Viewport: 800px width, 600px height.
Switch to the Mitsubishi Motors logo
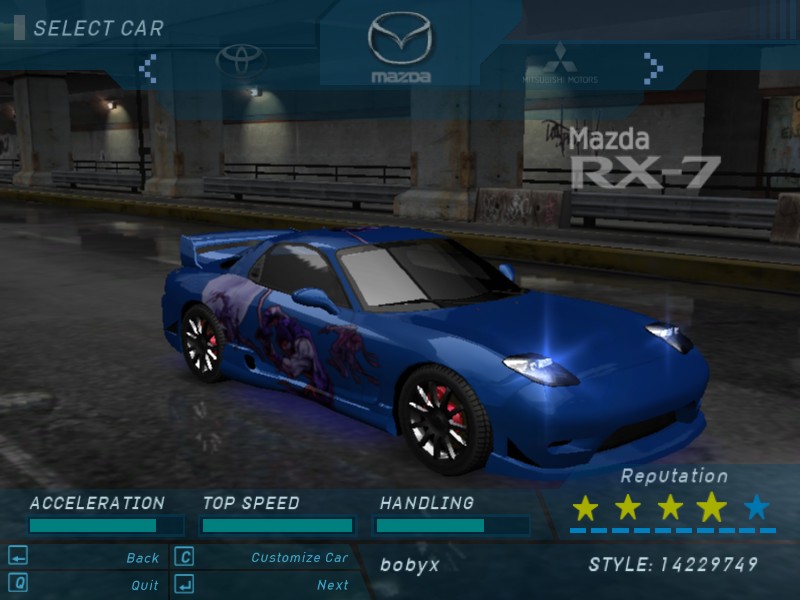pos(559,63)
